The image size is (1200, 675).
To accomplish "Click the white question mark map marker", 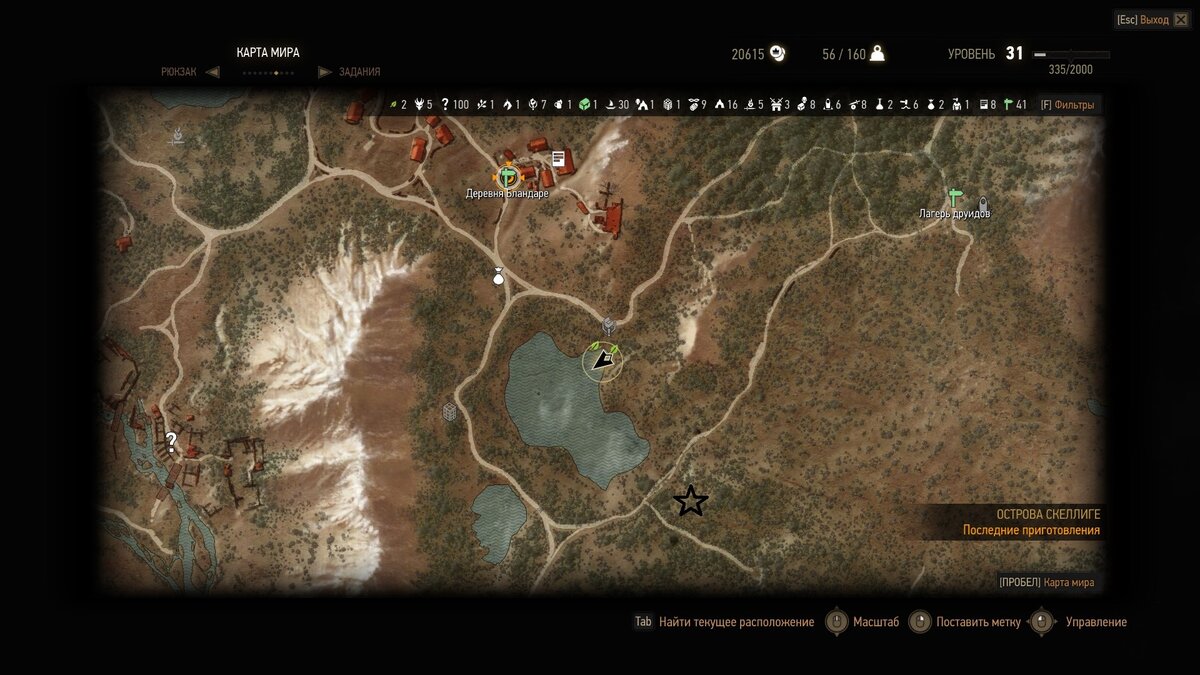I will 172,439.
